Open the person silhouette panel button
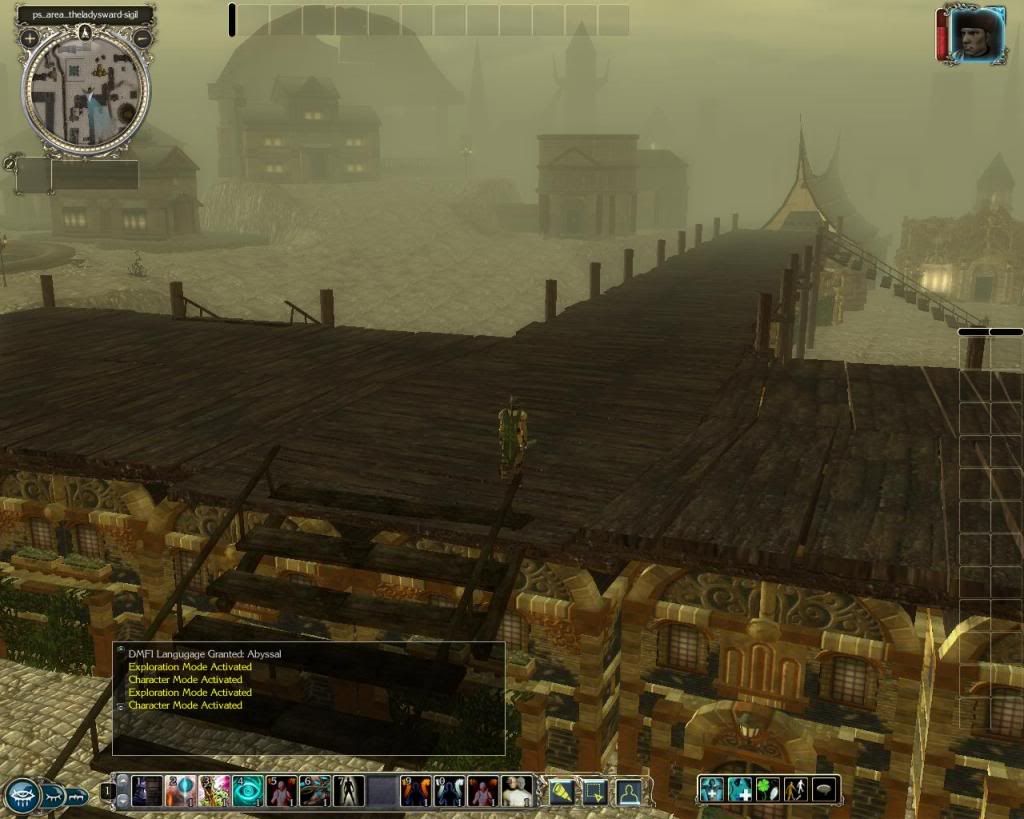The image size is (1024, 819). [628, 792]
